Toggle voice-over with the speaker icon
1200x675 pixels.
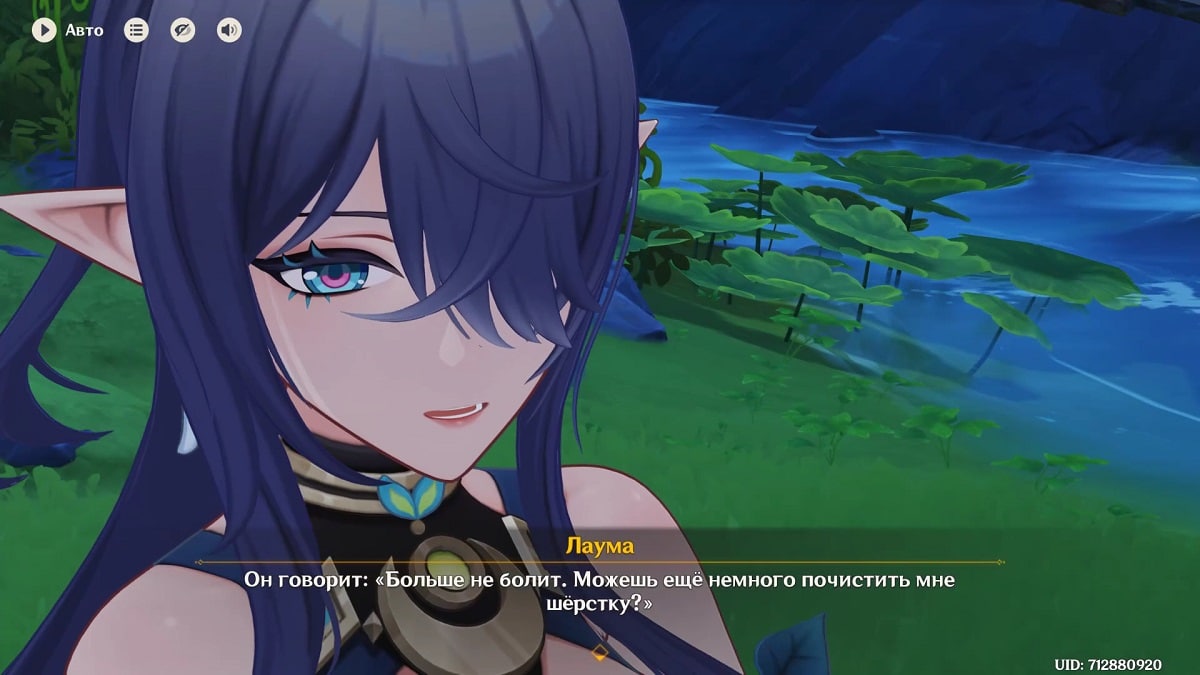[229, 30]
